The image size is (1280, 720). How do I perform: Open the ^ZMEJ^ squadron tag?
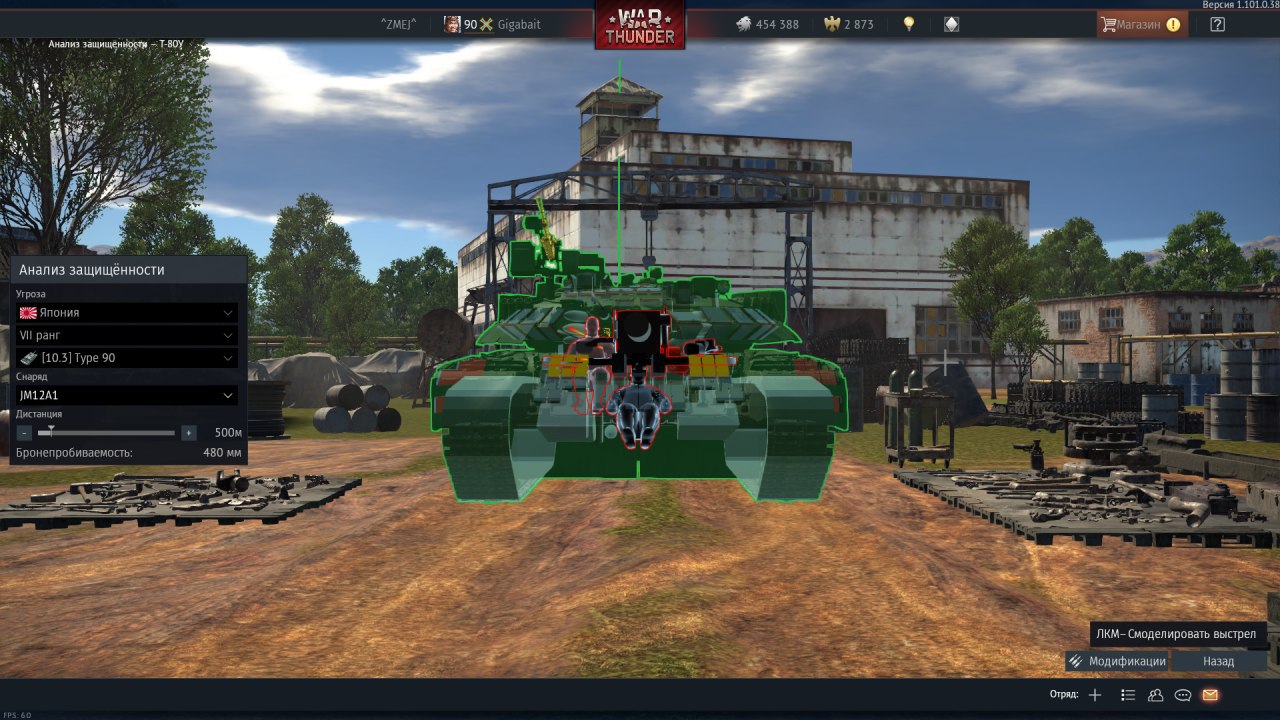pos(399,24)
